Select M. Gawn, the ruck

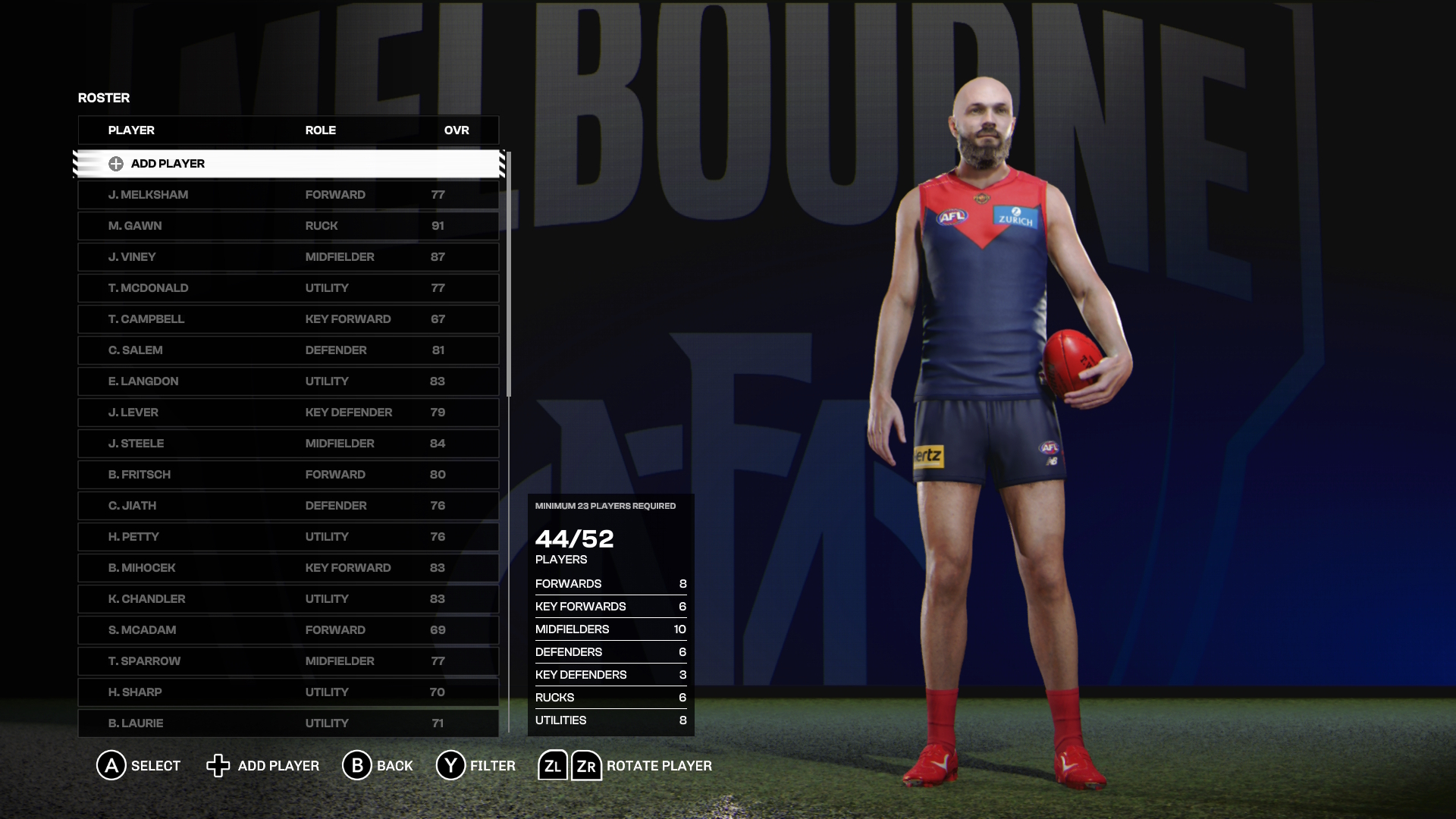pyautogui.click(x=288, y=226)
